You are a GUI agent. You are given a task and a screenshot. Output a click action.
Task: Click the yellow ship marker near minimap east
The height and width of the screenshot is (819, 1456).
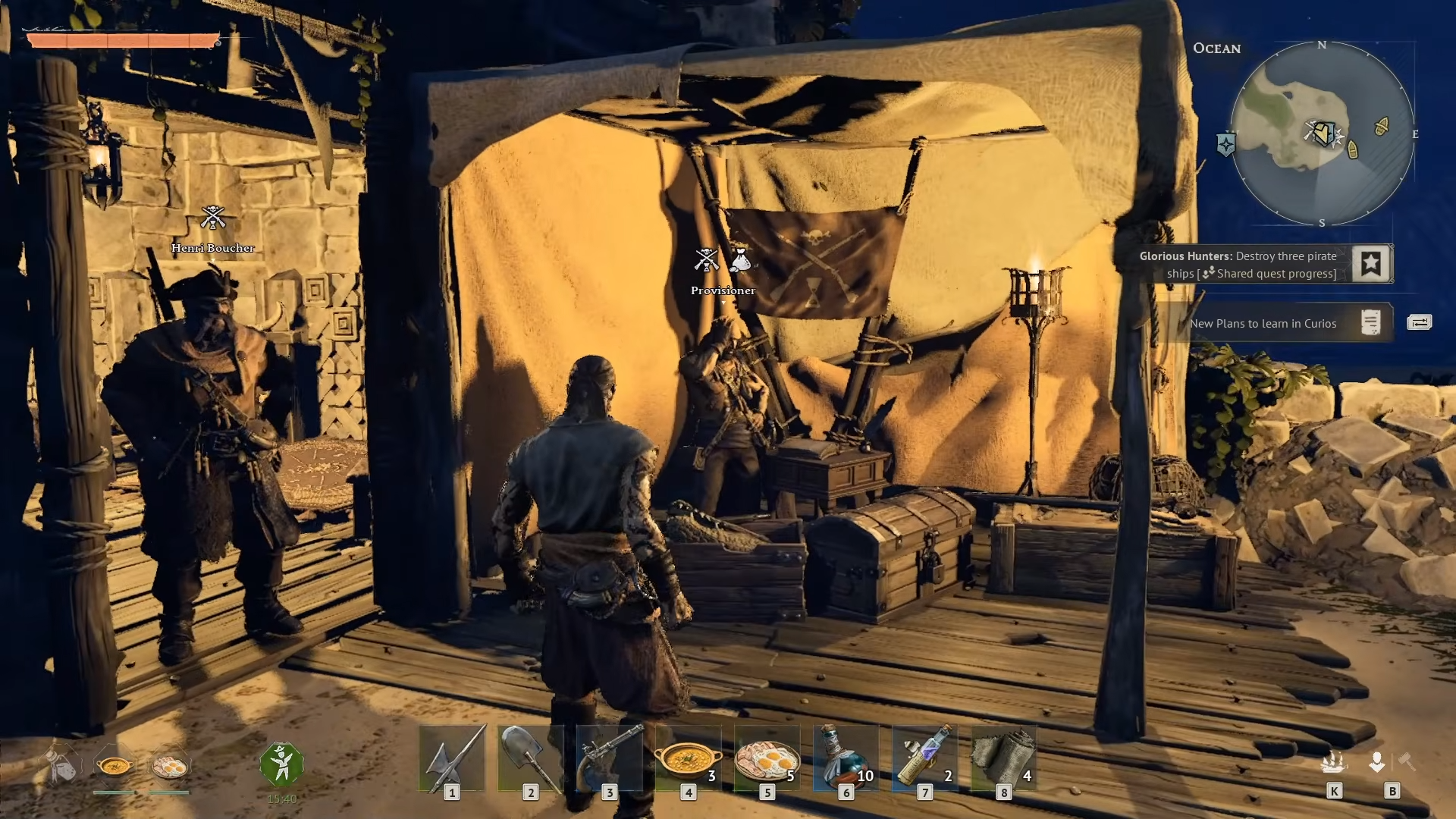(x=1382, y=127)
